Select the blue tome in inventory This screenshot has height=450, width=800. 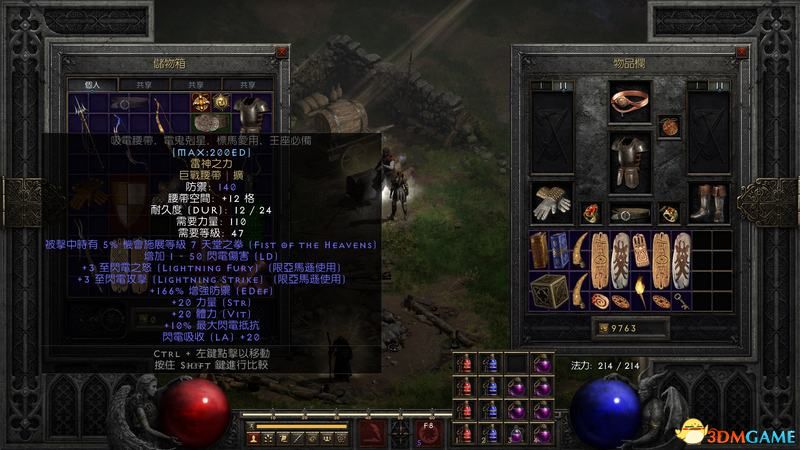tap(560, 250)
